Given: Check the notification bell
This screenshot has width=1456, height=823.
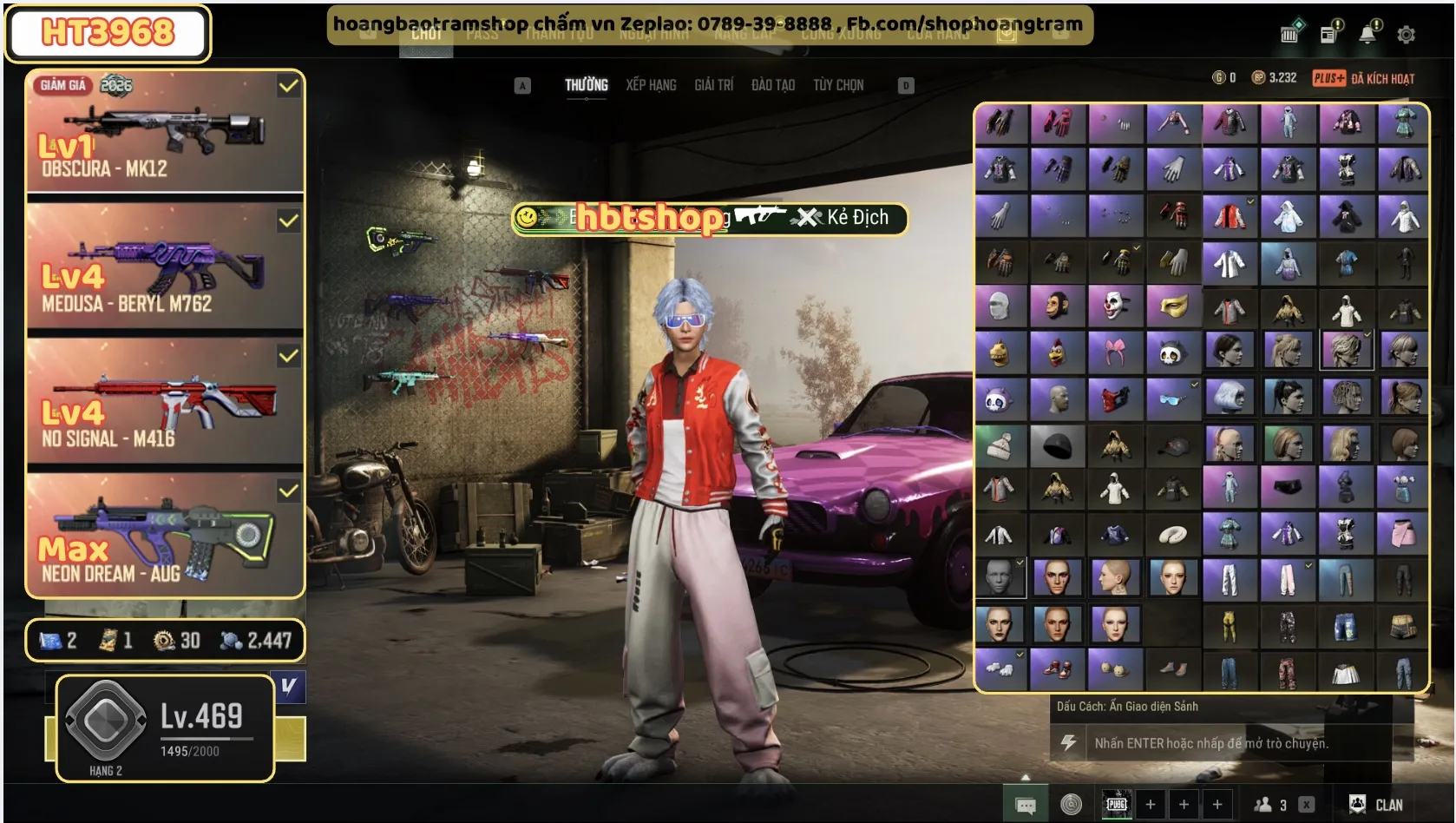Looking at the screenshot, I should pos(1367,35).
